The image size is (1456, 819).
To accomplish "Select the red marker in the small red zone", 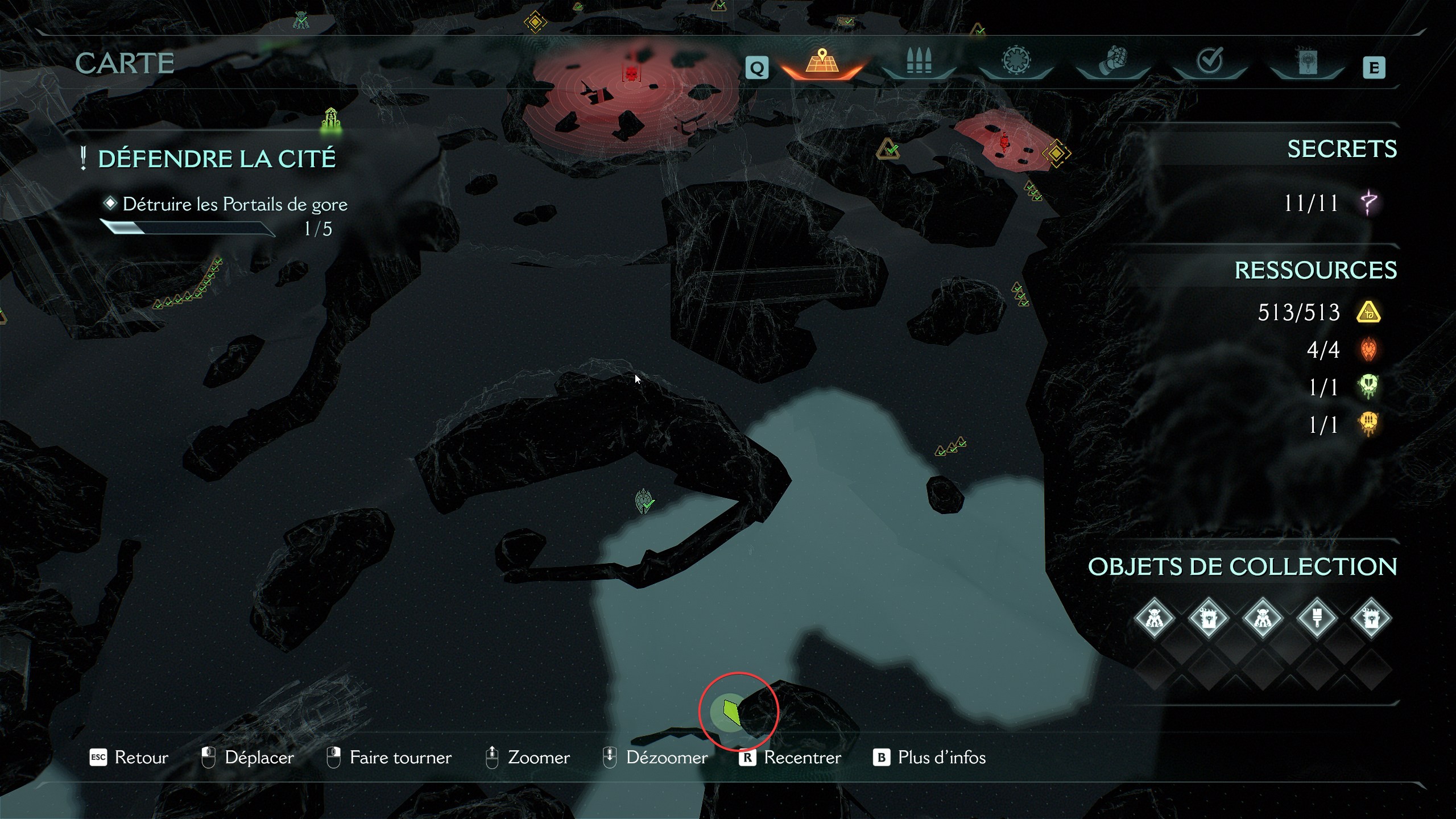I will (1004, 141).
